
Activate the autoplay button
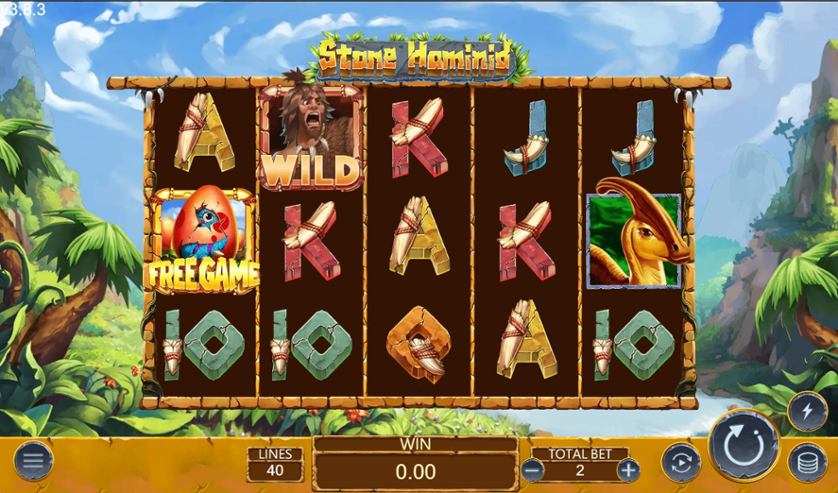[681, 463]
